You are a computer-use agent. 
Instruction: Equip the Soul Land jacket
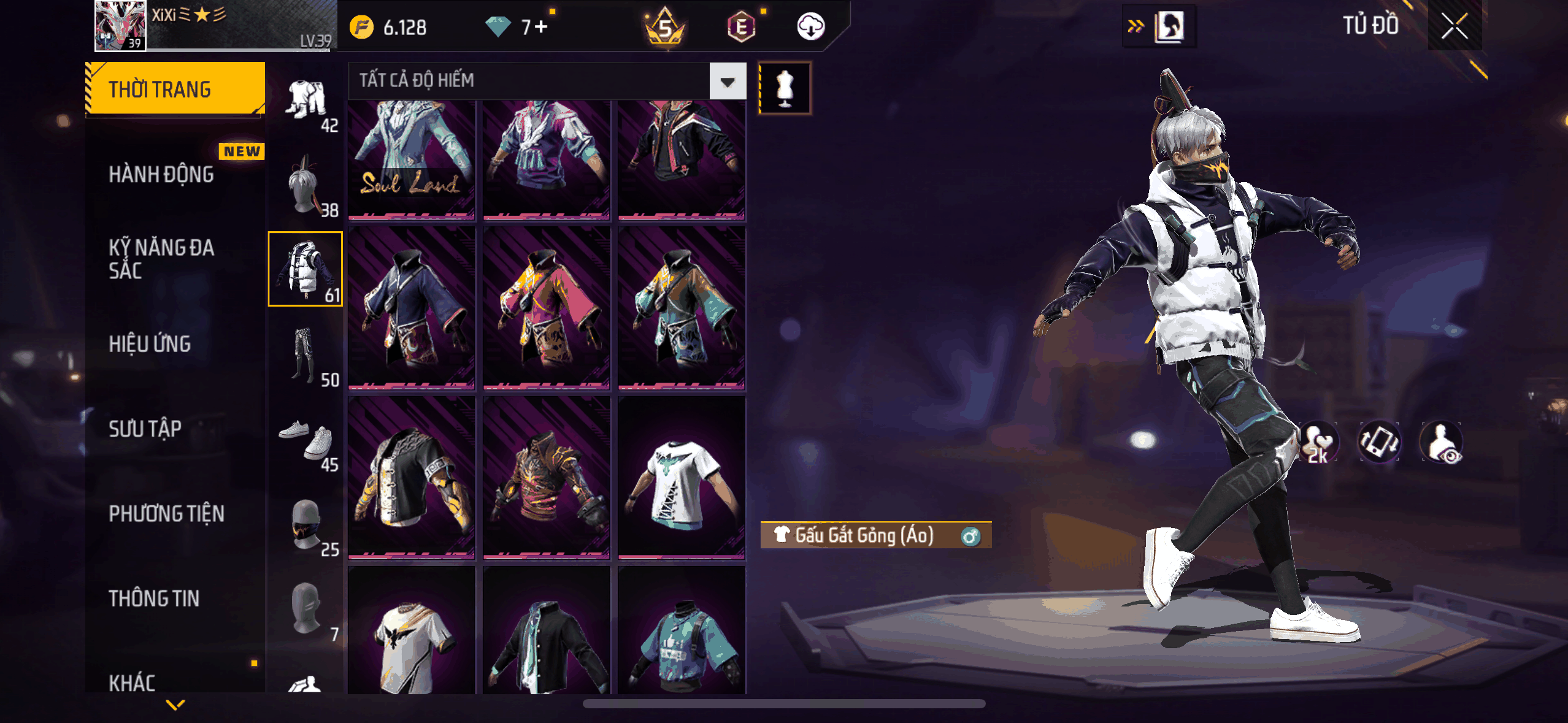click(x=411, y=159)
